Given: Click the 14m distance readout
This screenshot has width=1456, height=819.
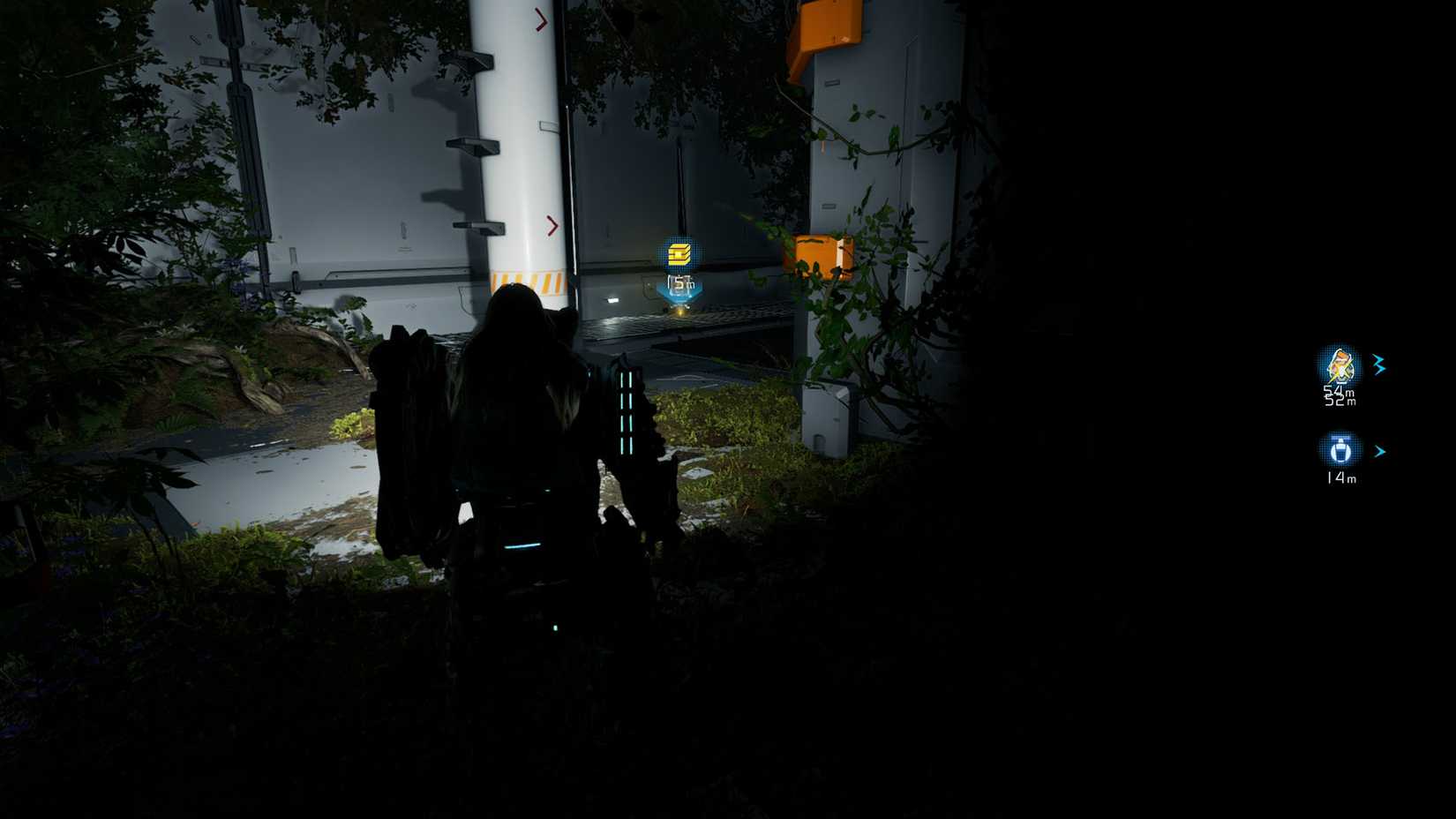Looking at the screenshot, I should coord(1341,477).
